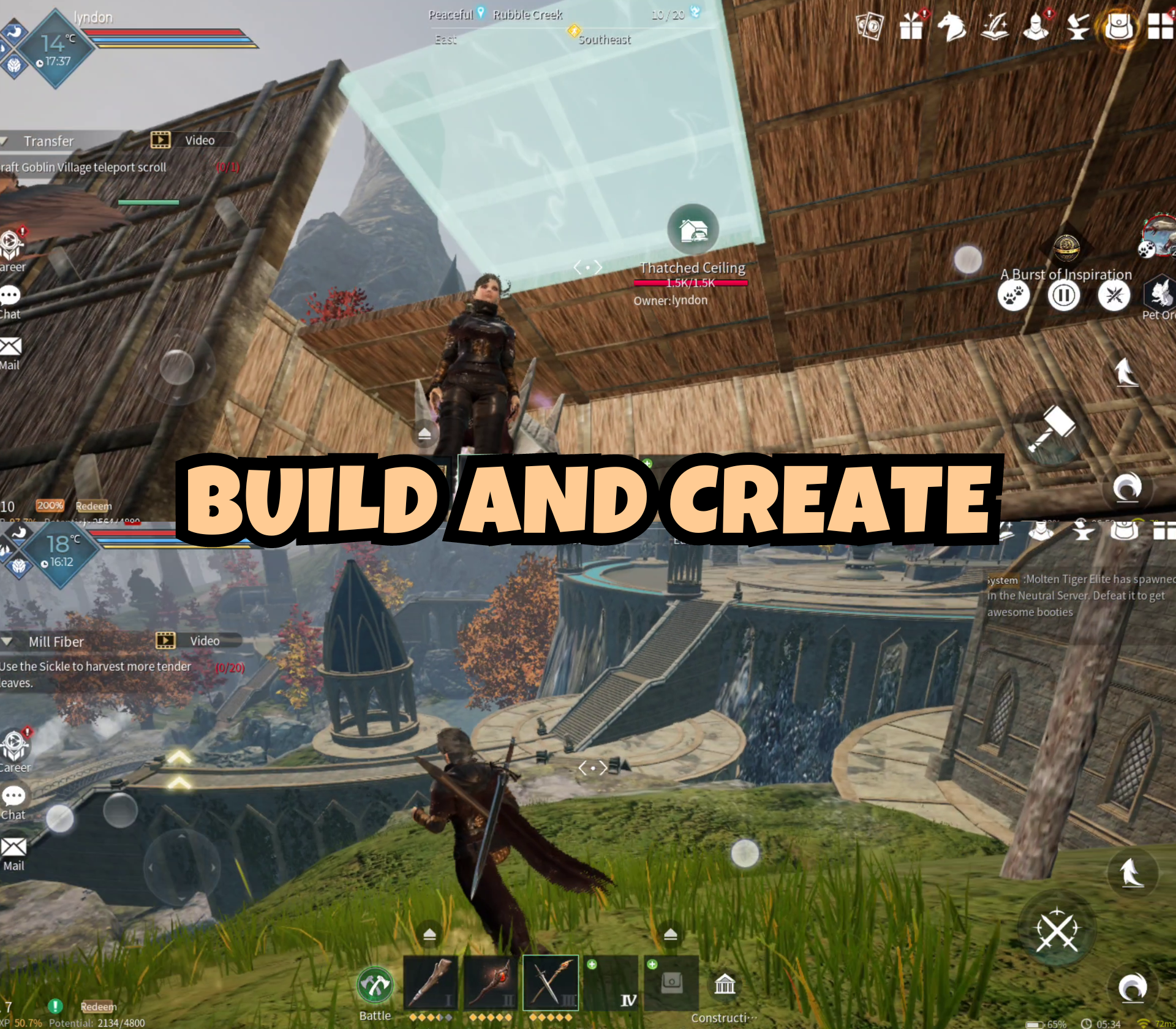The width and height of the screenshot is (1176, 1029).
Task: Collapse the Mill Fiber quest tracker
Action: tap(6, 641)
